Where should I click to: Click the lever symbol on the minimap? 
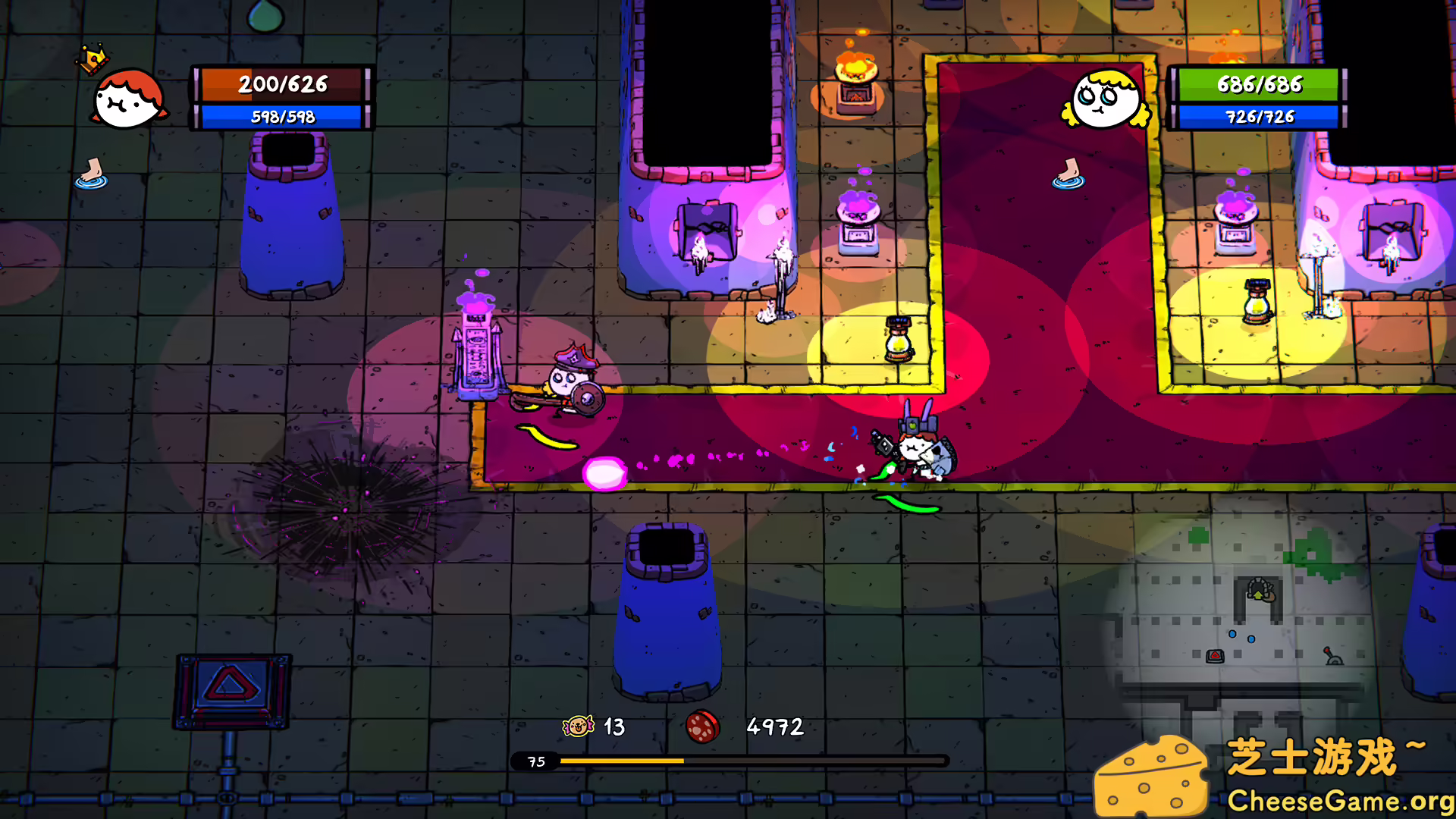[x=1333, y=658]
